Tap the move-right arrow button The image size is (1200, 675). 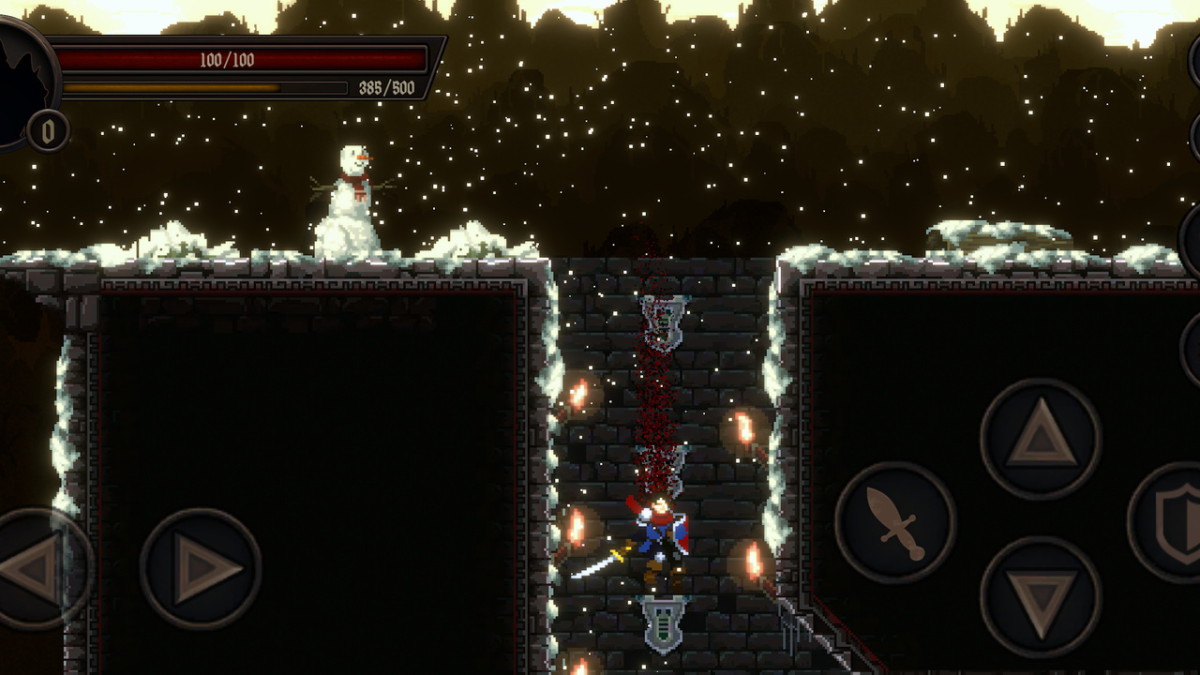(x=201, y=569)
